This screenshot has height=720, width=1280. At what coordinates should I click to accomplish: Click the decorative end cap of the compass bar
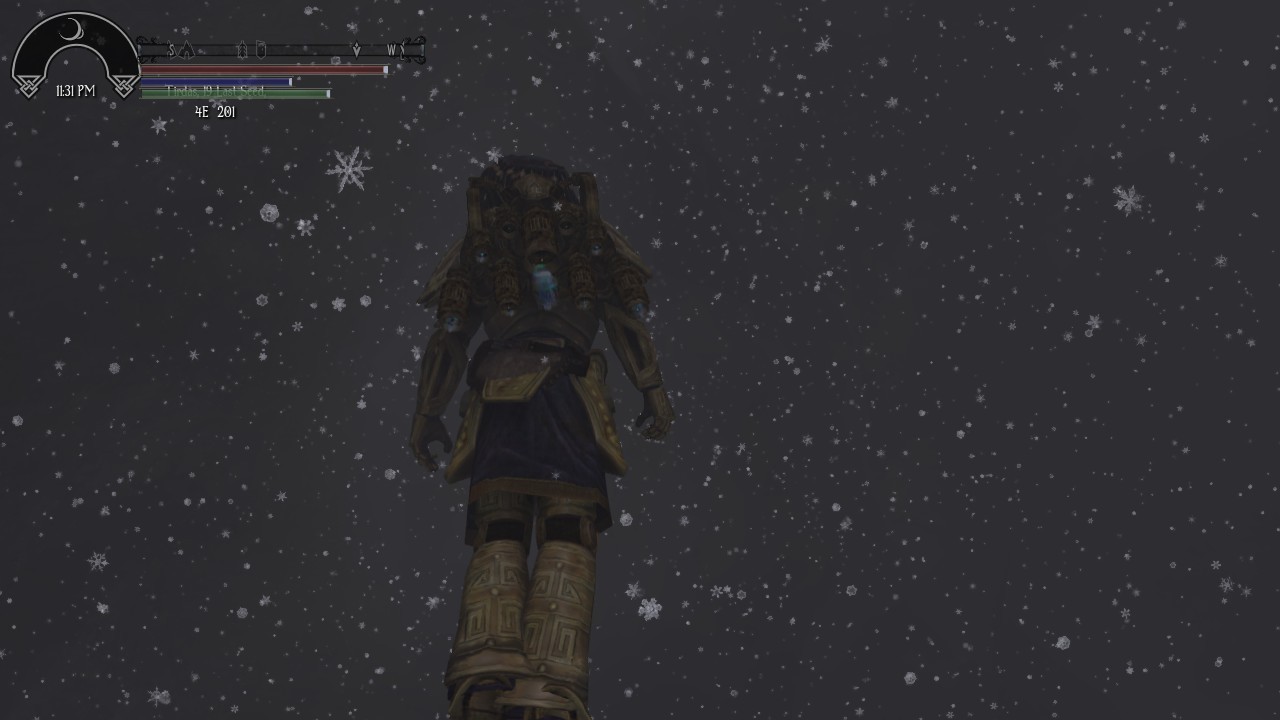click(x=421, y=50)
